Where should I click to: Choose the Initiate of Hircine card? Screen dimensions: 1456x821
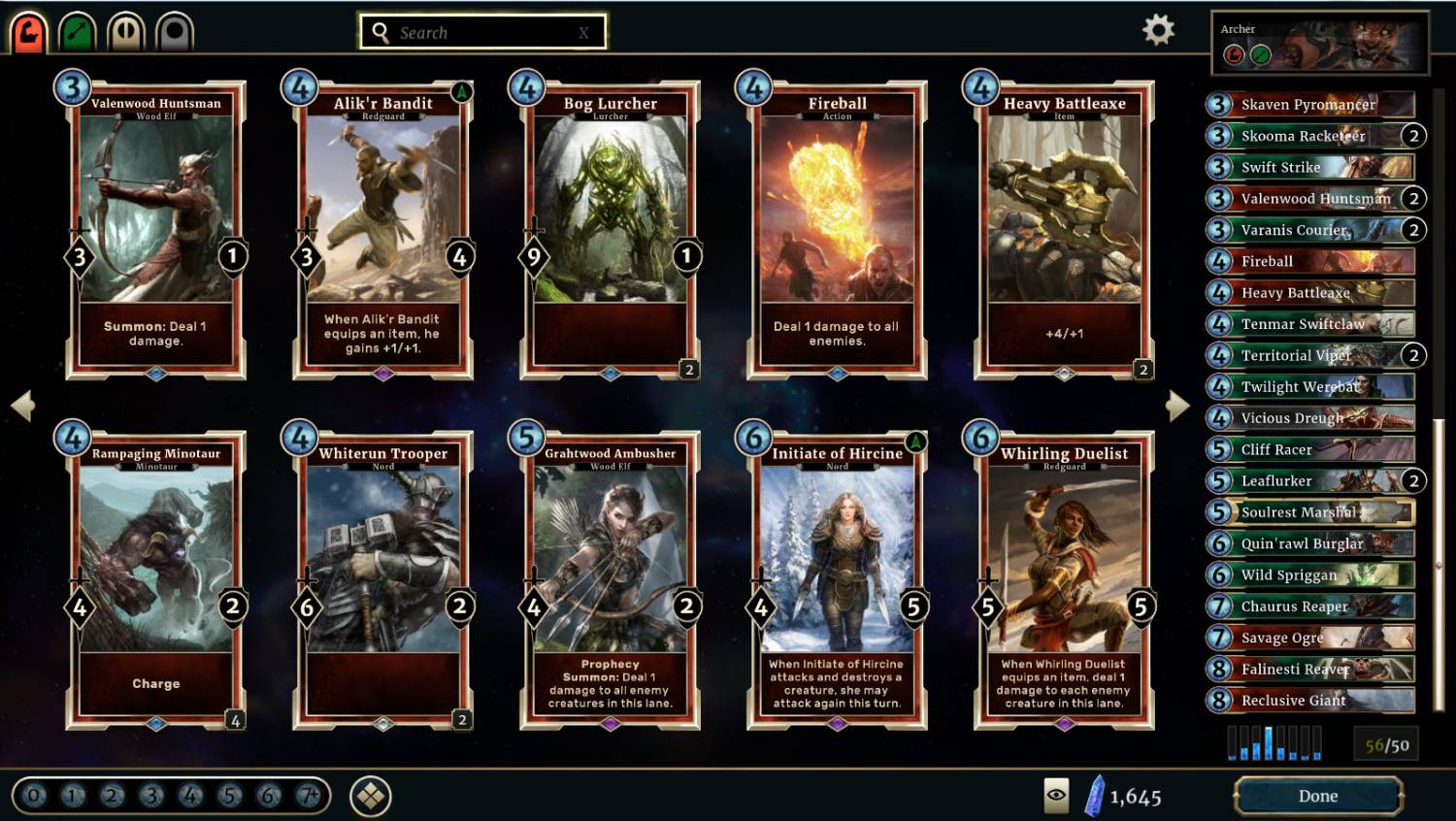tap(837, 580)
